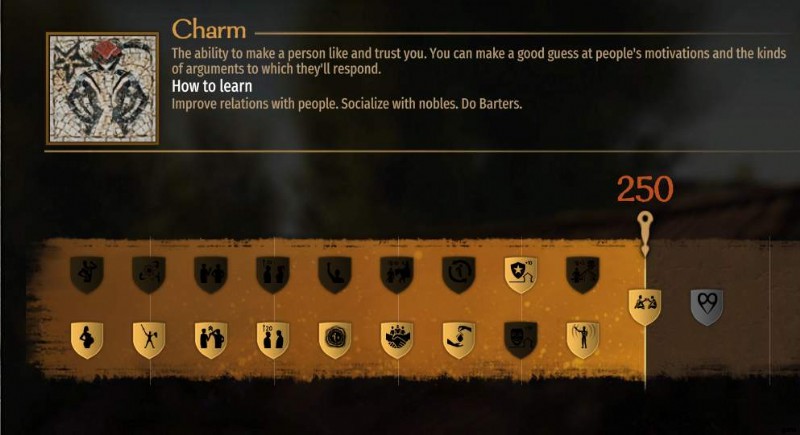Viewport: 800px width, 435px height.
Task: Click the dark circular arrow number one perk
Action: (458, 274)
